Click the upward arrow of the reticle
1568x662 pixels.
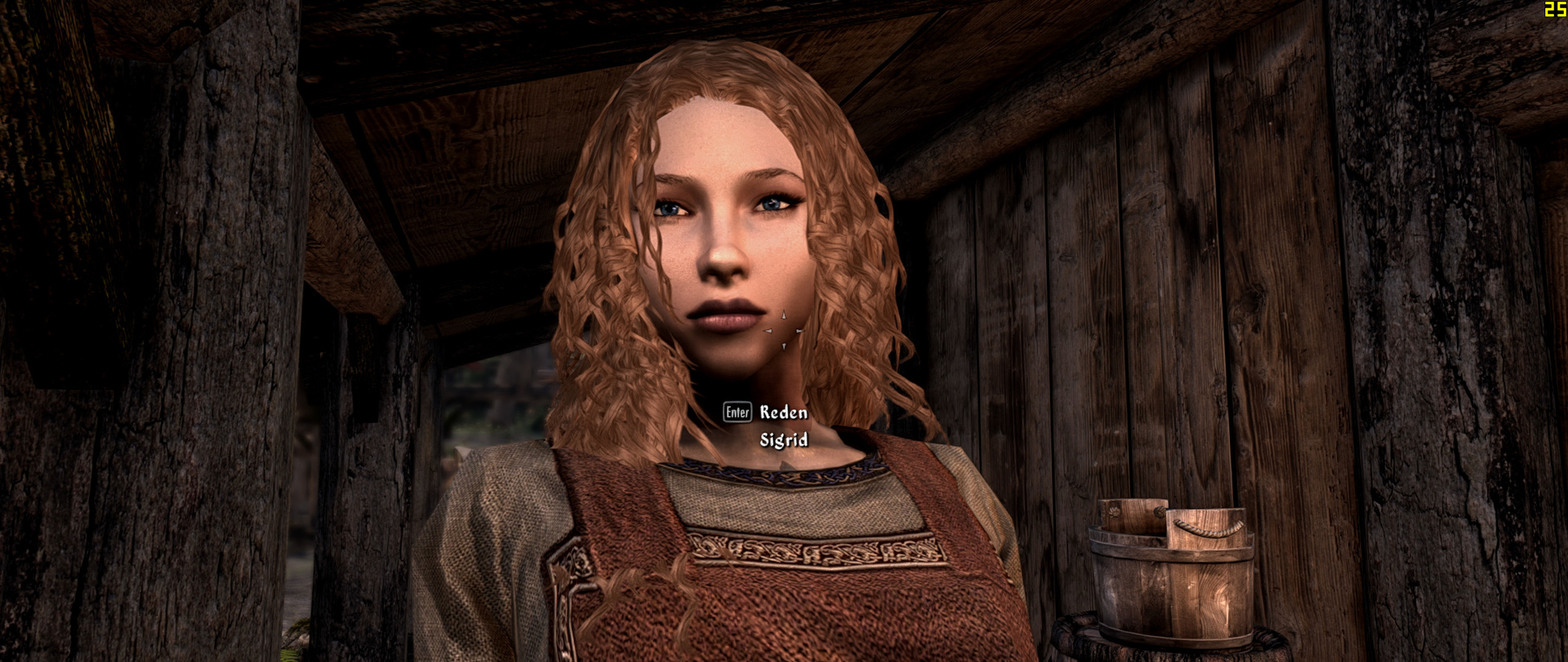point(782,314)
